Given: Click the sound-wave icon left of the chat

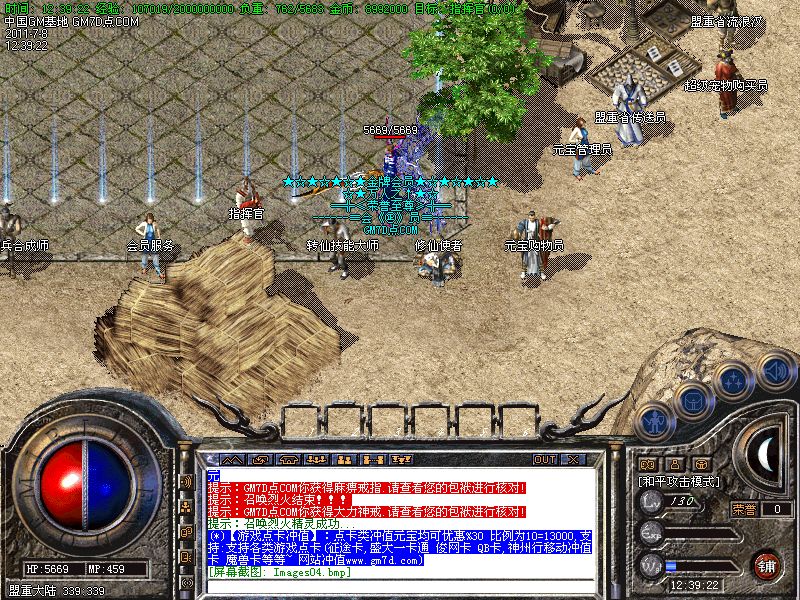Looking at the screenshot, I should pos(186,482).
